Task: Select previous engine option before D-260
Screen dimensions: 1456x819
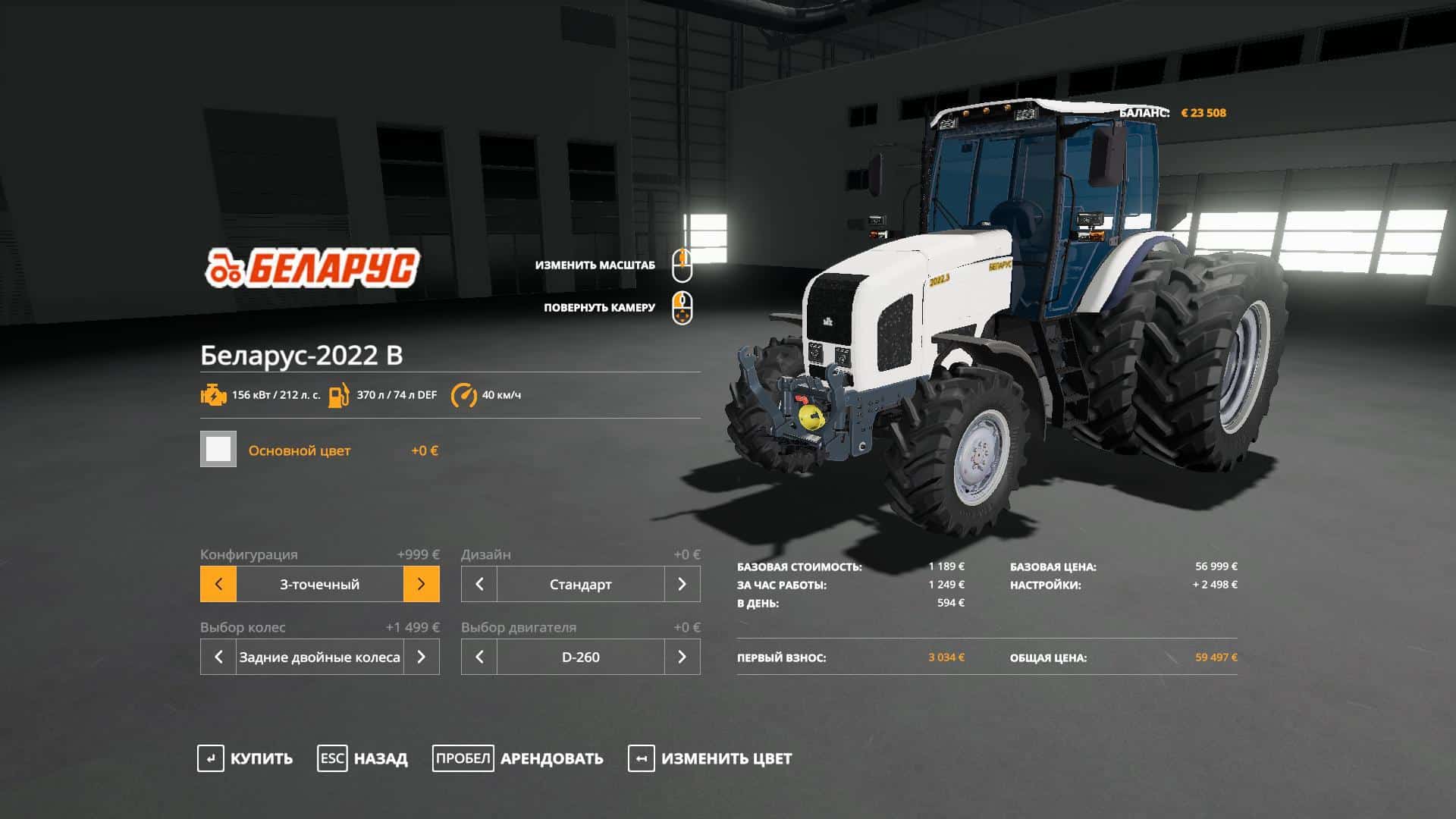Action: (479, 657)
